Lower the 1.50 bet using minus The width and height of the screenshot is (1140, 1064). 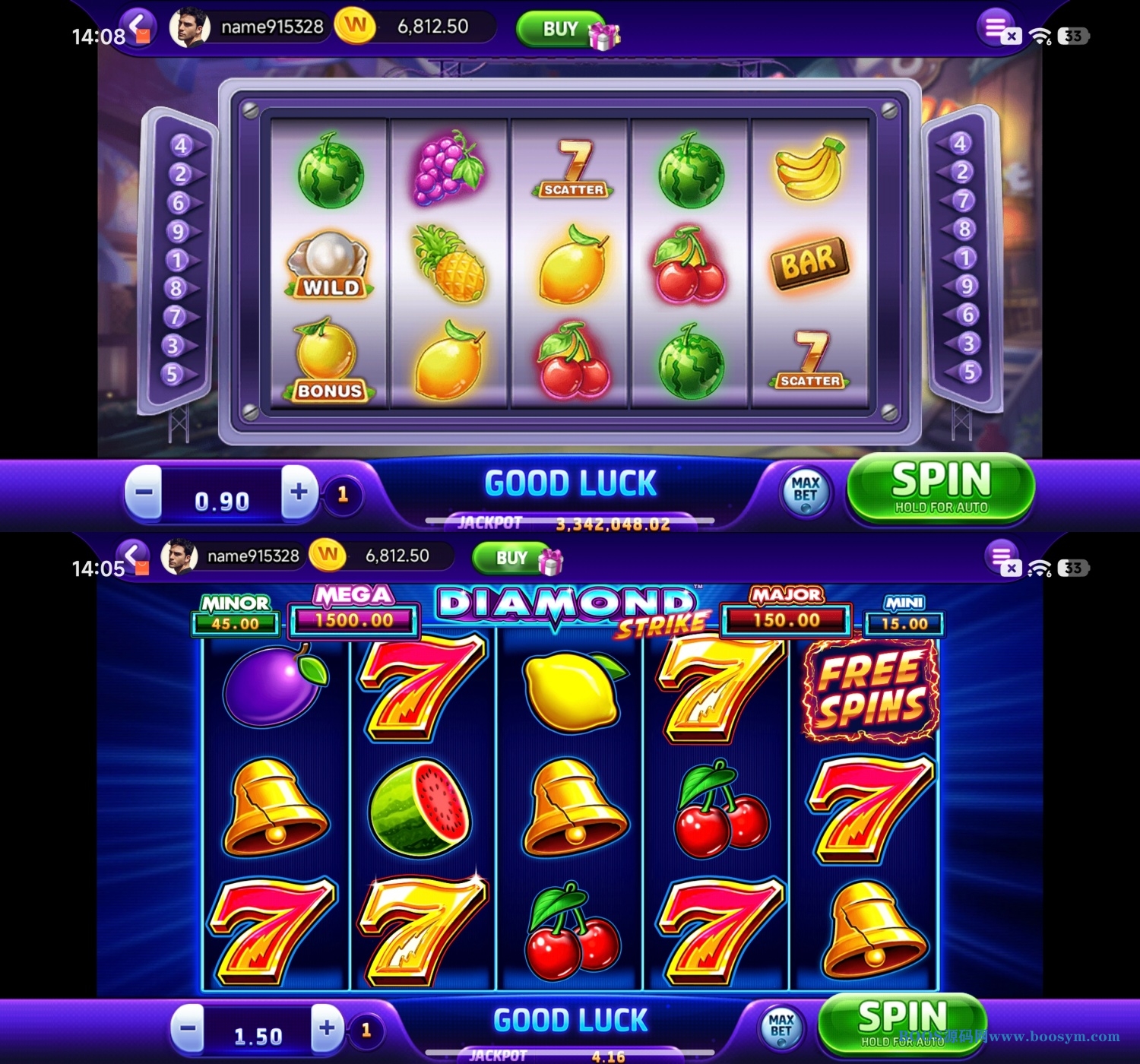point(187,1029)
